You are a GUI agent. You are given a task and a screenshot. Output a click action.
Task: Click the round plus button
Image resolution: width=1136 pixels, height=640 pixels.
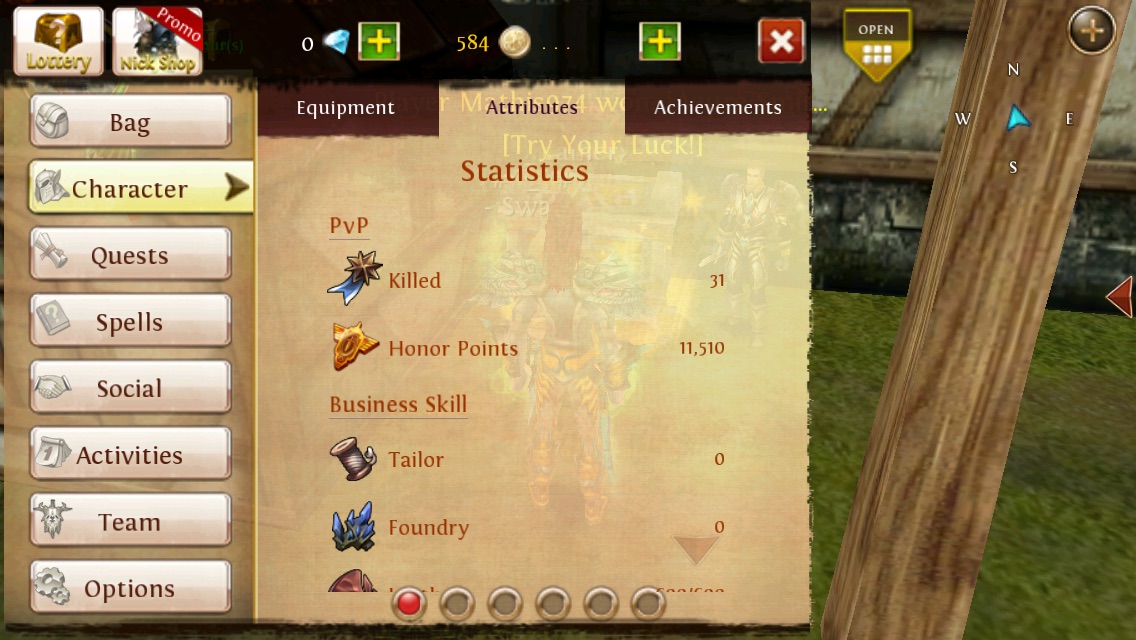[1091, 32]
